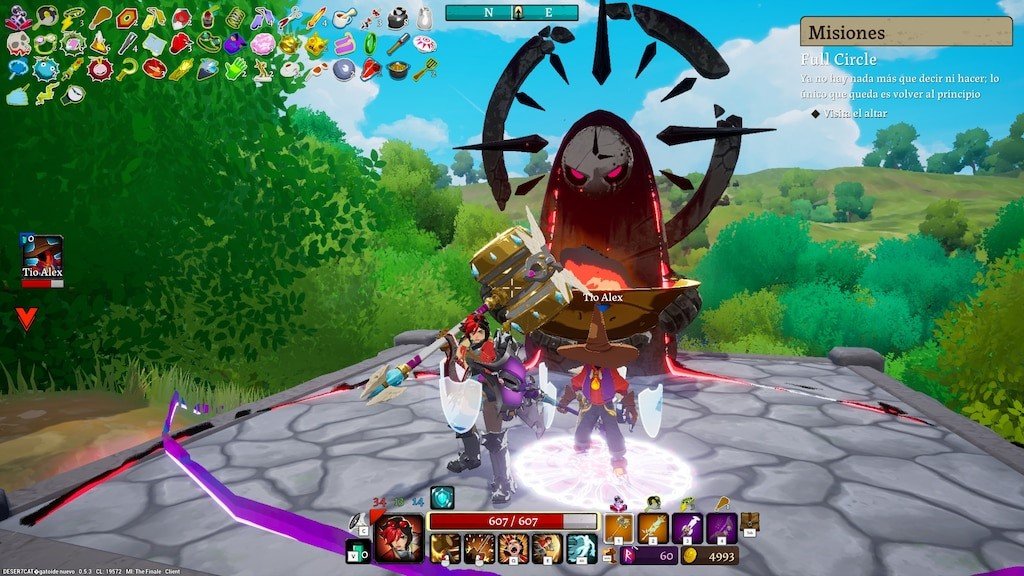Click the compass bar at top
The image size is (1024, 576).
[511, 12]
